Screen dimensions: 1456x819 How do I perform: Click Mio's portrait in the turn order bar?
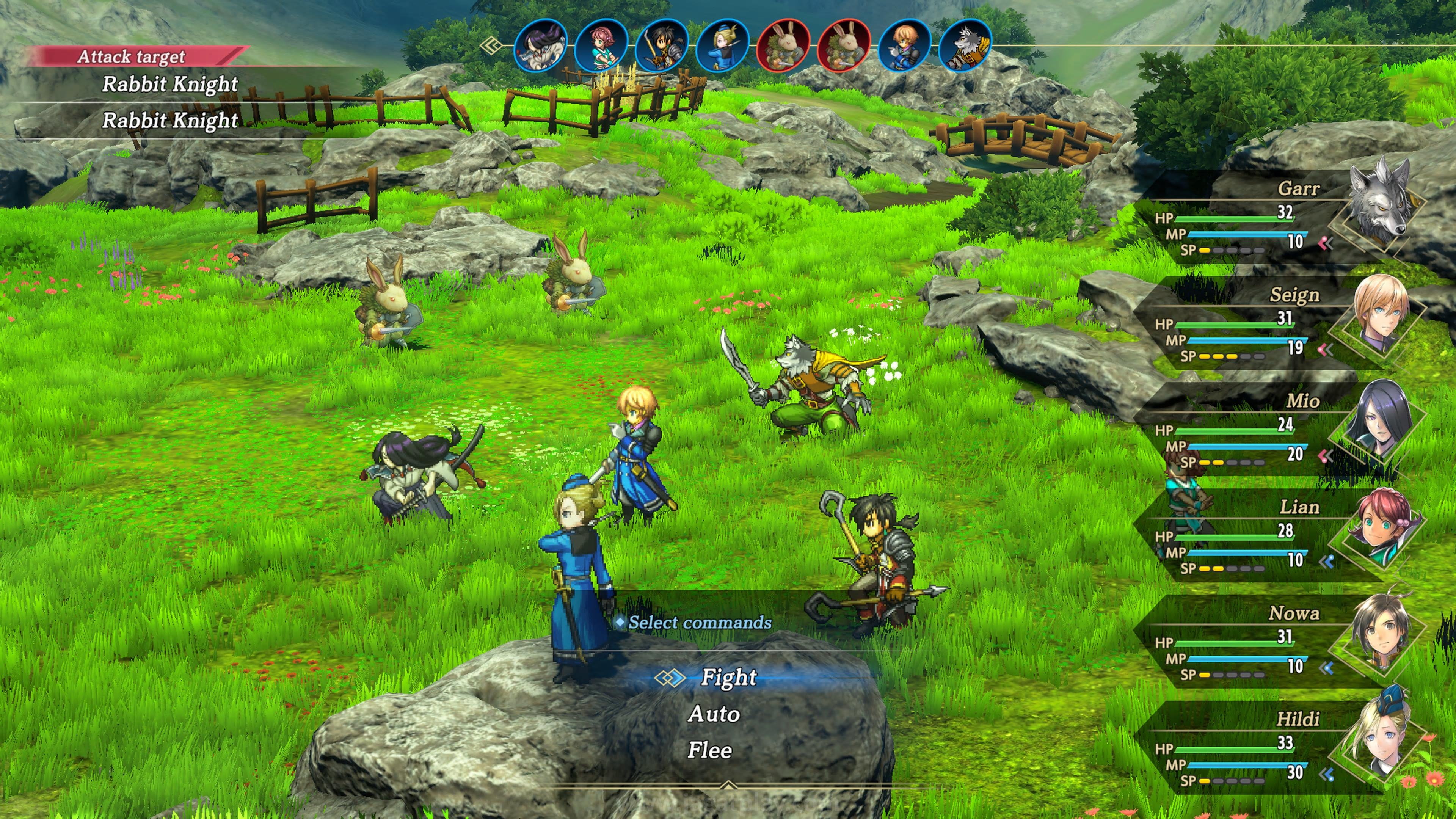pyautogui.click(x=541, y=45)
